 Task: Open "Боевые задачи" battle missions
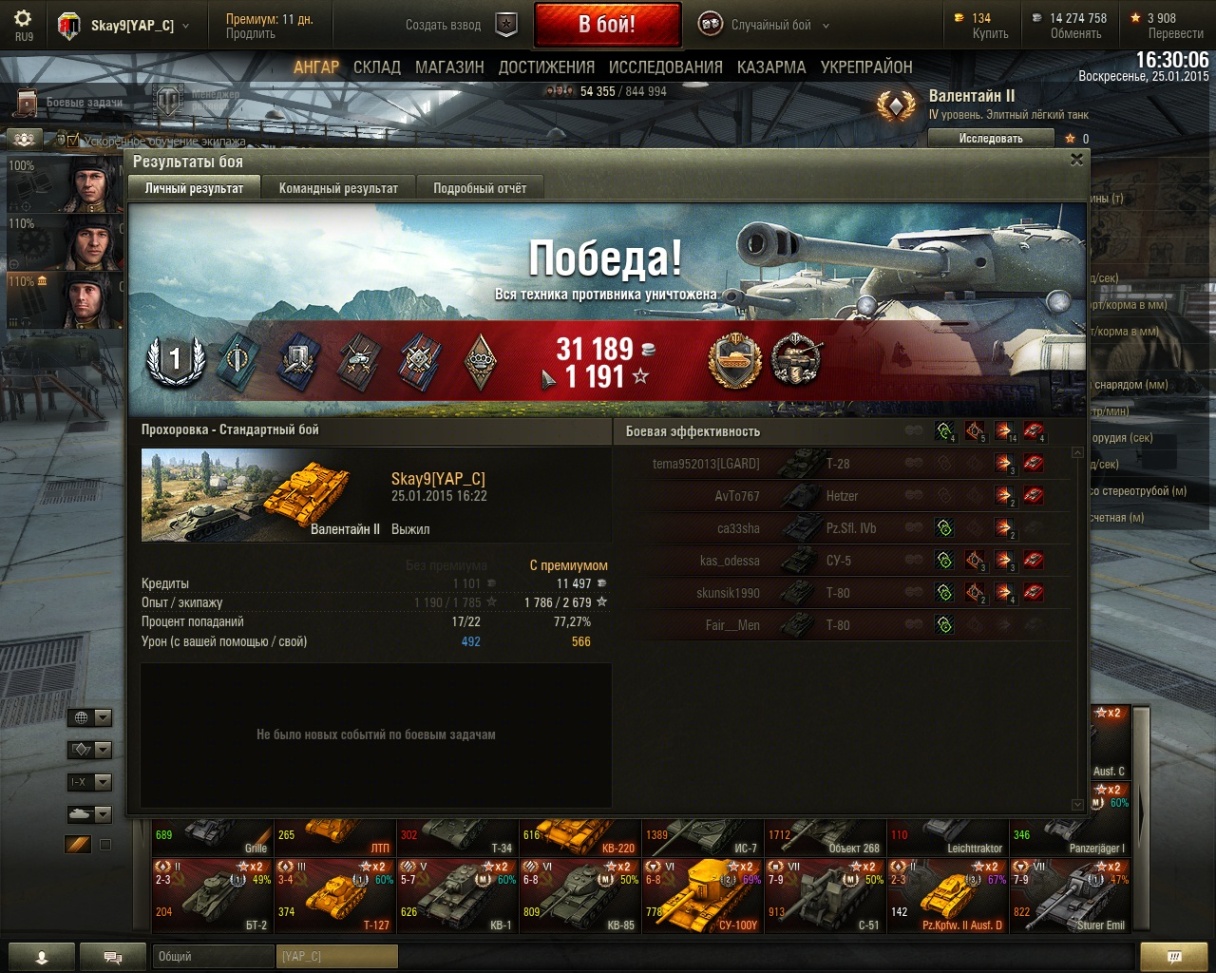click(70, 102)
